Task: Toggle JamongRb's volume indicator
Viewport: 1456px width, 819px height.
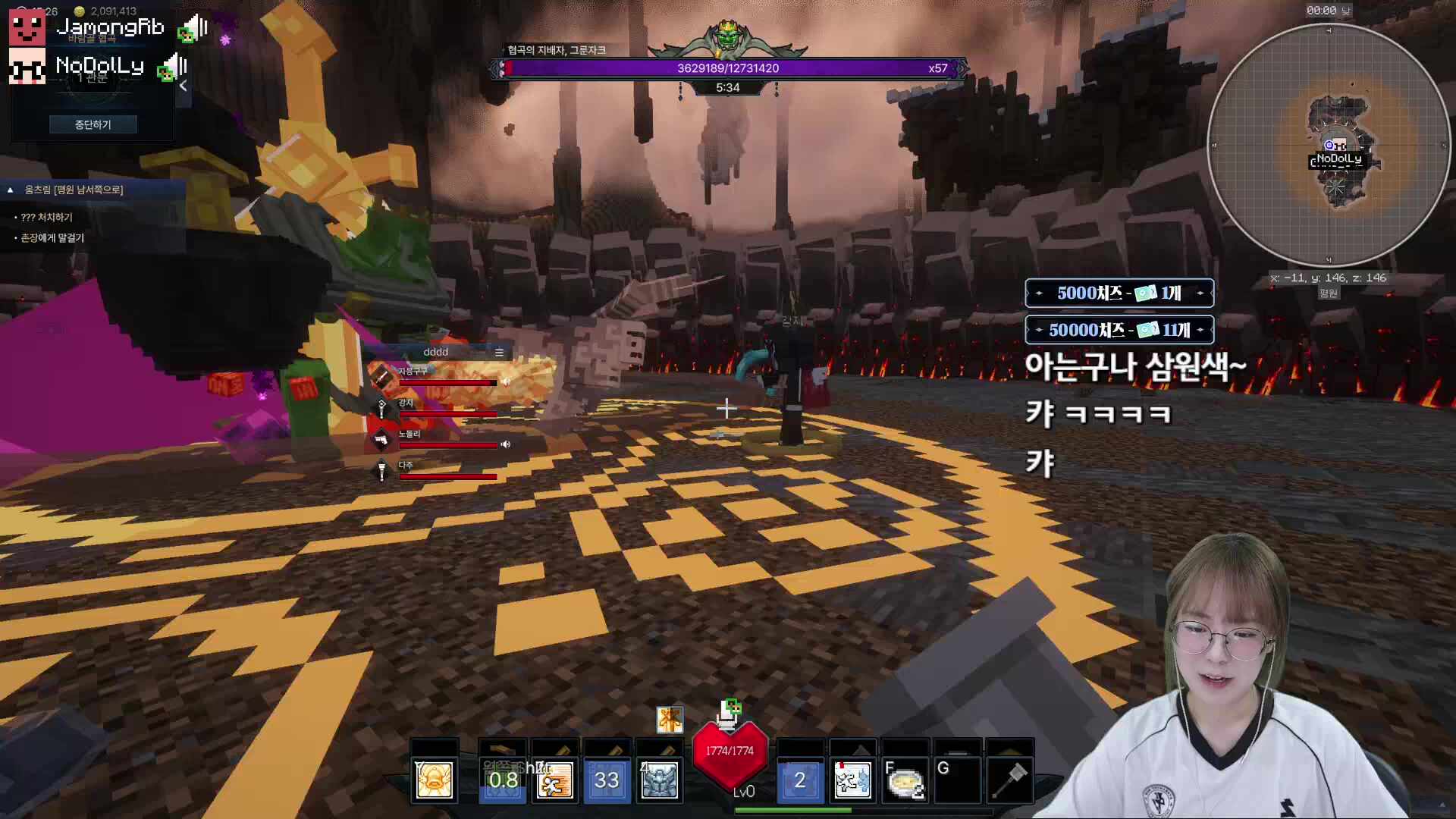Action: pos(196,28)
